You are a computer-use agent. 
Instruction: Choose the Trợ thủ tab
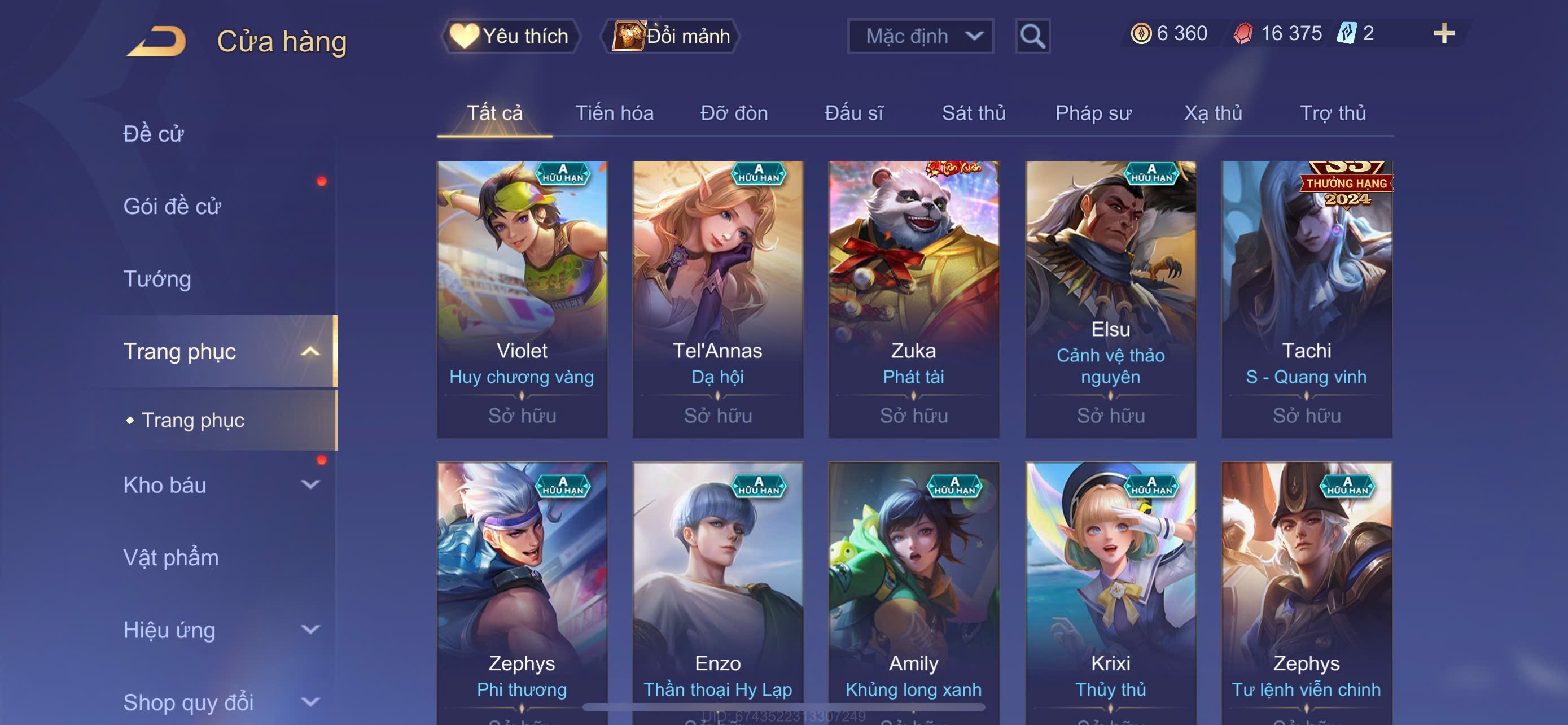click(1333, 113)
